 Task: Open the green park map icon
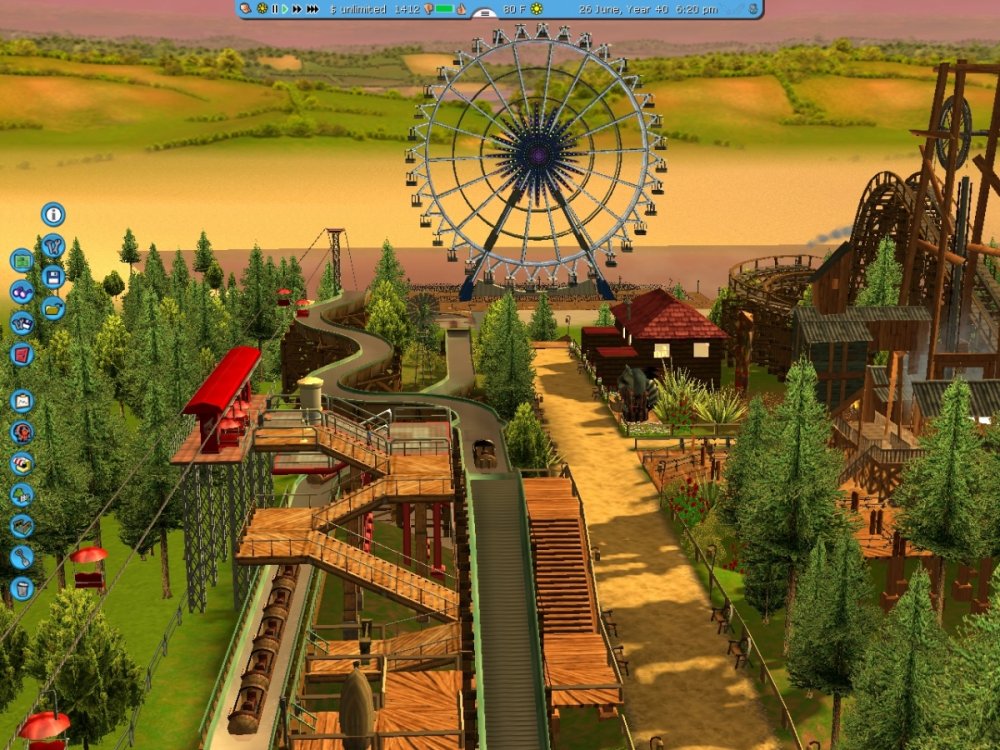[21, 261]
